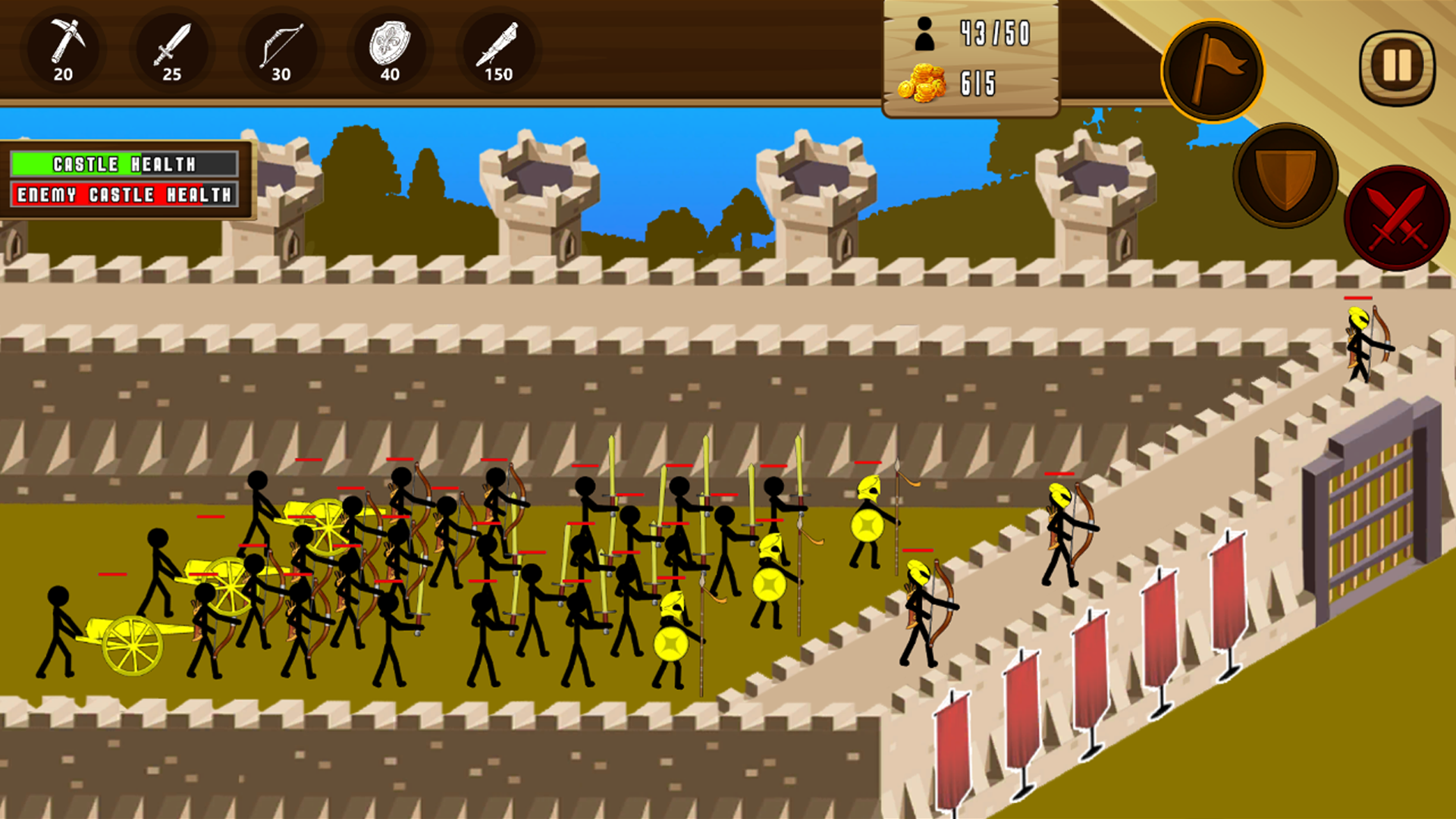Image resolution: width=1456 pixels, height=819 pixels.
Task: Train the elite 150-gold dagger unit
Action: coord(498,49)
